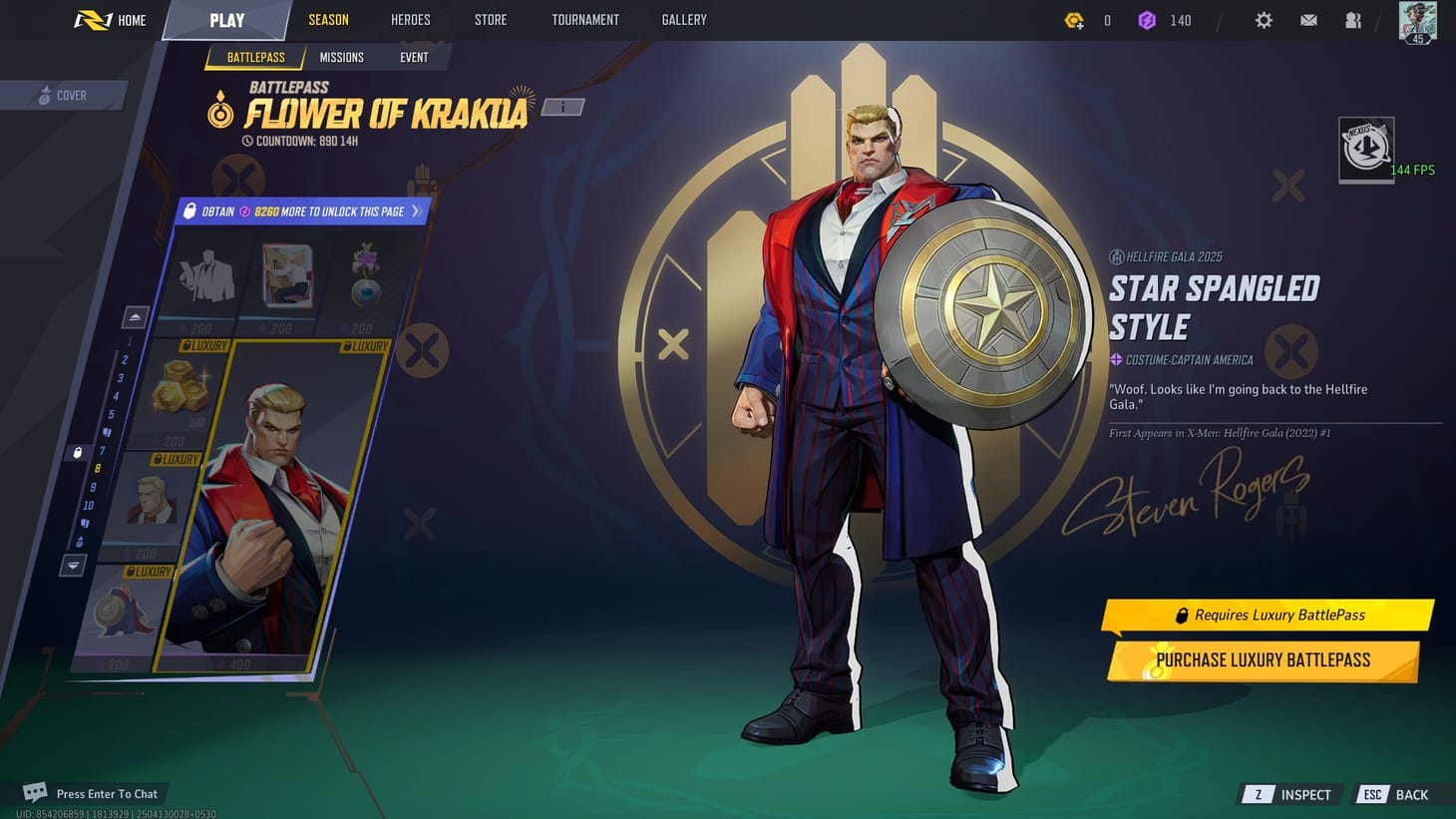
Task: Open the settings gear icon
Action: tap(1264, 20)
